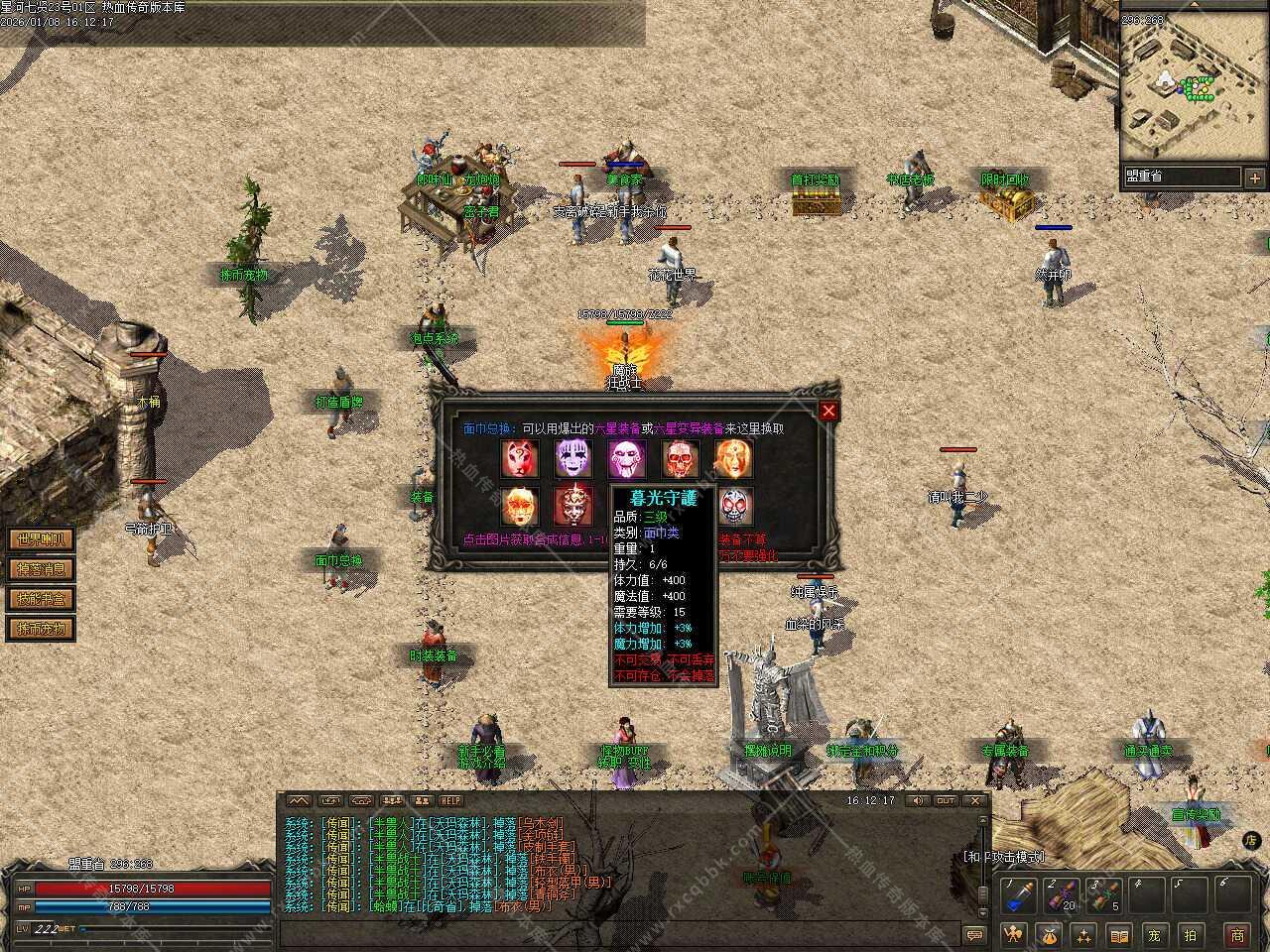This screenshot has height=952, width=1270.
Task: Use the blue potion in hotbar slot 1
Action: pyautogui.click(x=1018, y=896)
